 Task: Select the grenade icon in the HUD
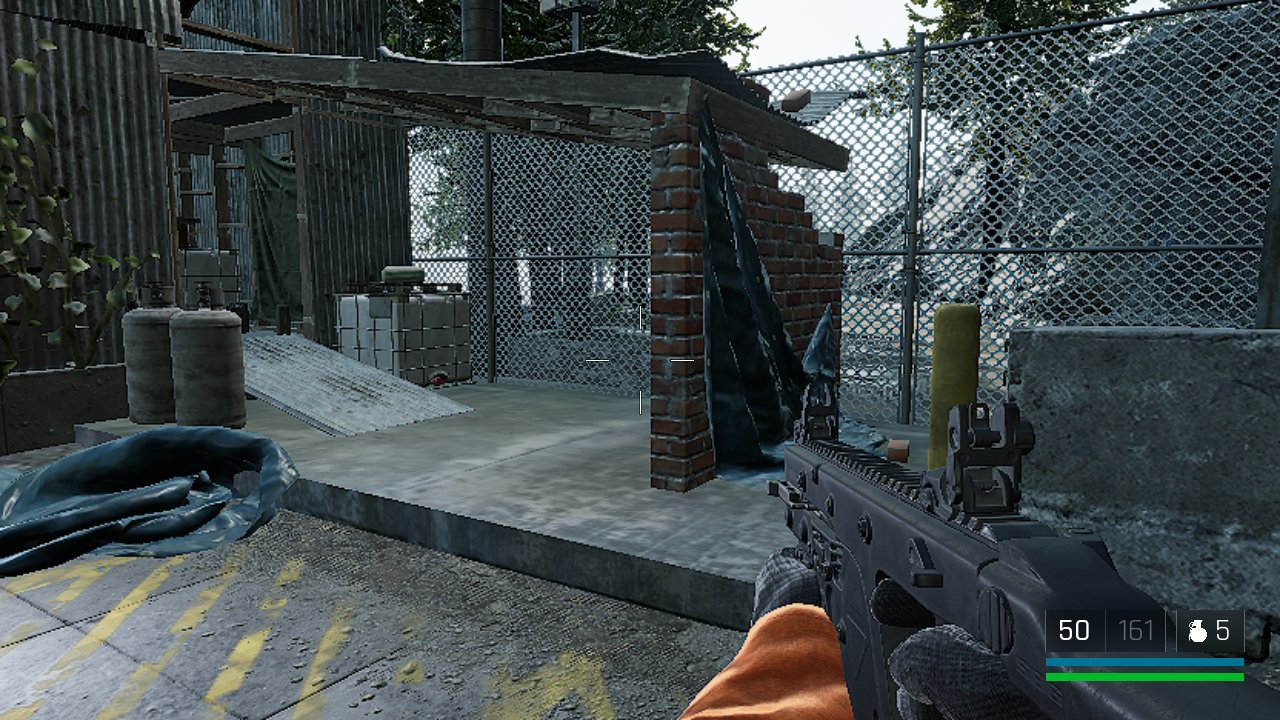click(1197, 631)
